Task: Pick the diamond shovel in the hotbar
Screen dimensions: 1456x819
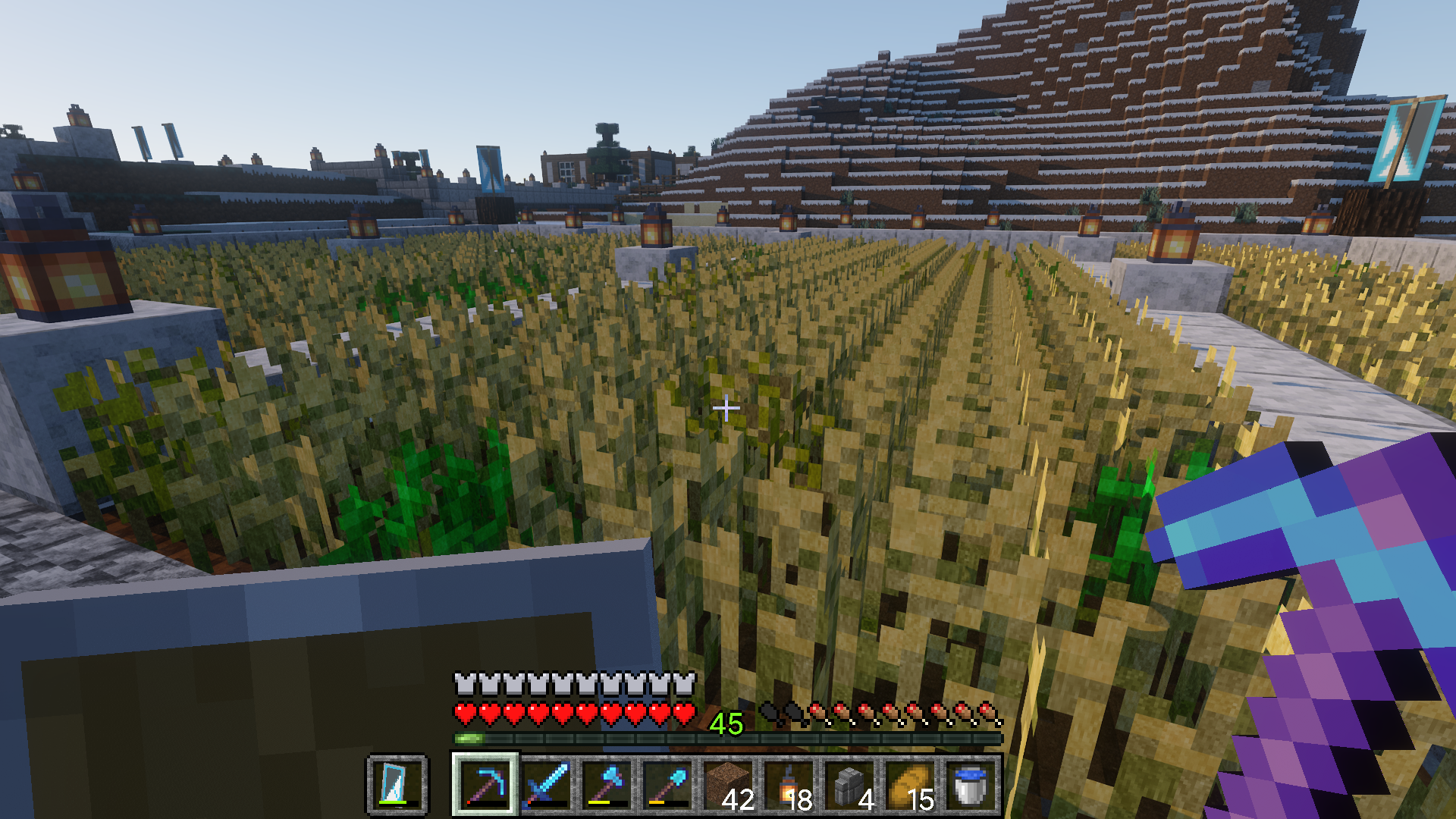Action: [667, 784]
